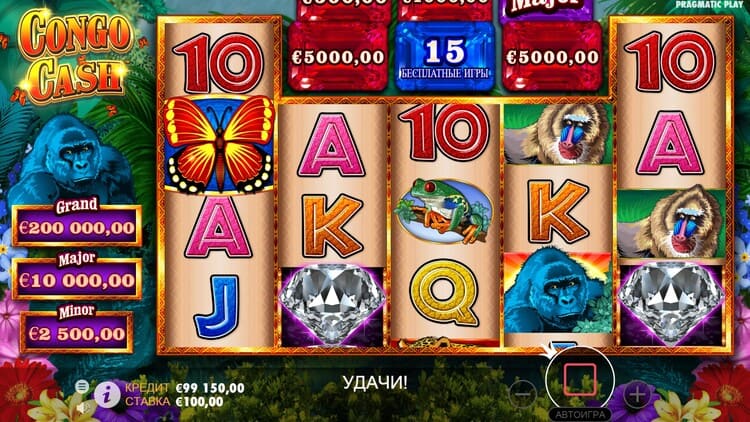Image resolution: width=750 pixels, height=422 pixels.
Task: Open the game info (i) button
Action: pos(105,394)
